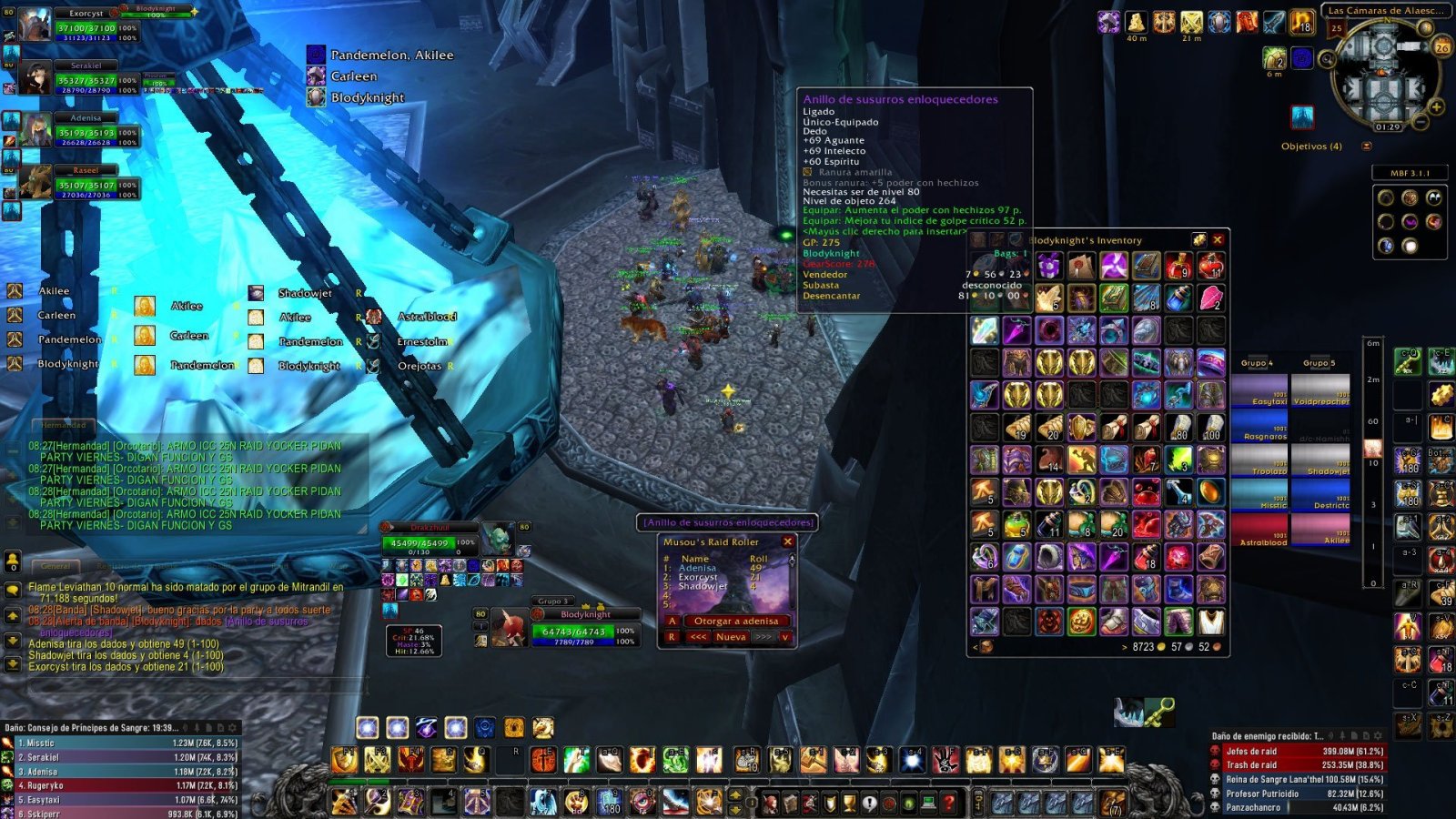Zoom out on the minimap

(x=1421, y=121)
